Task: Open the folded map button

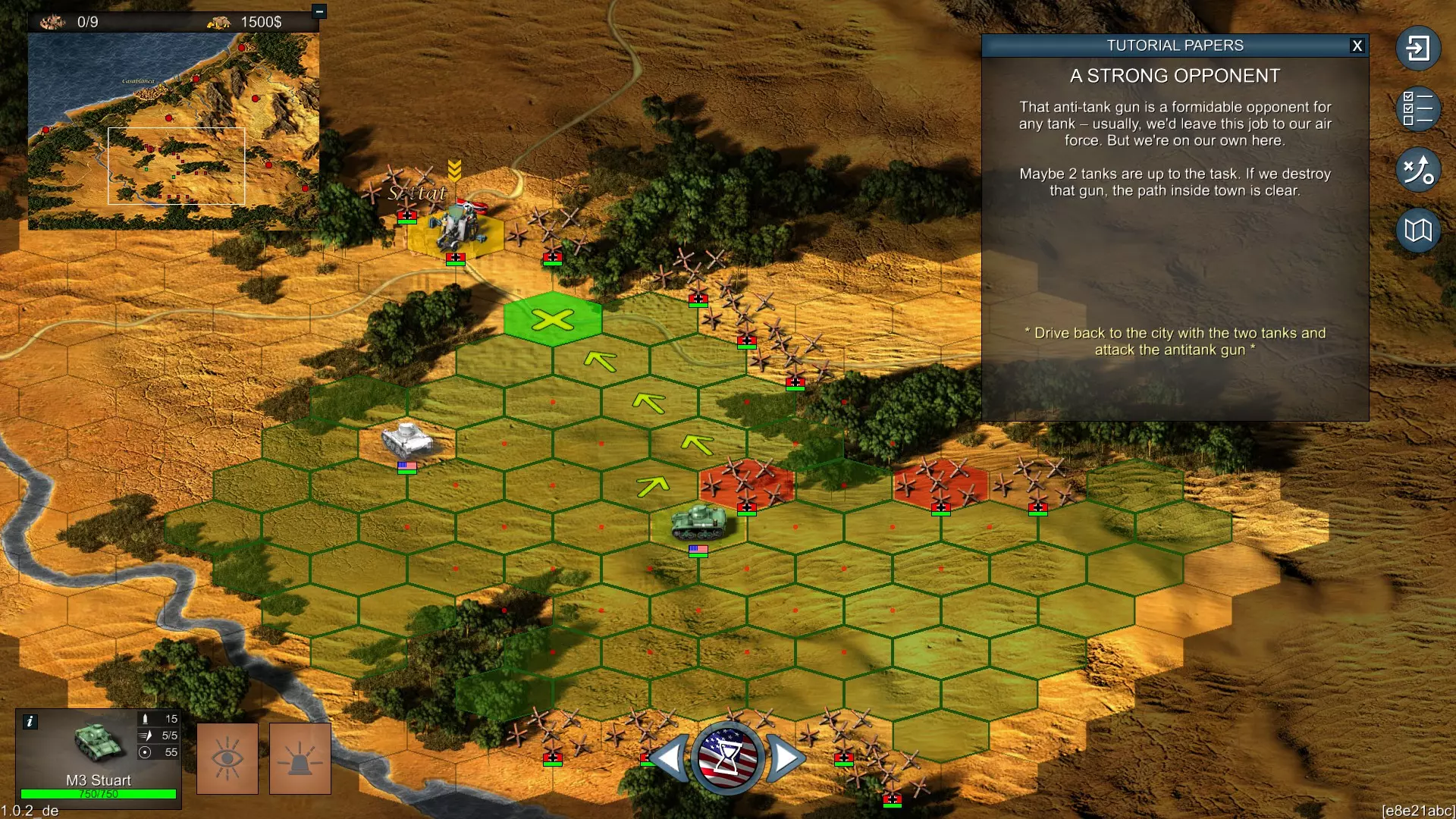Action: coord(1417,230)
